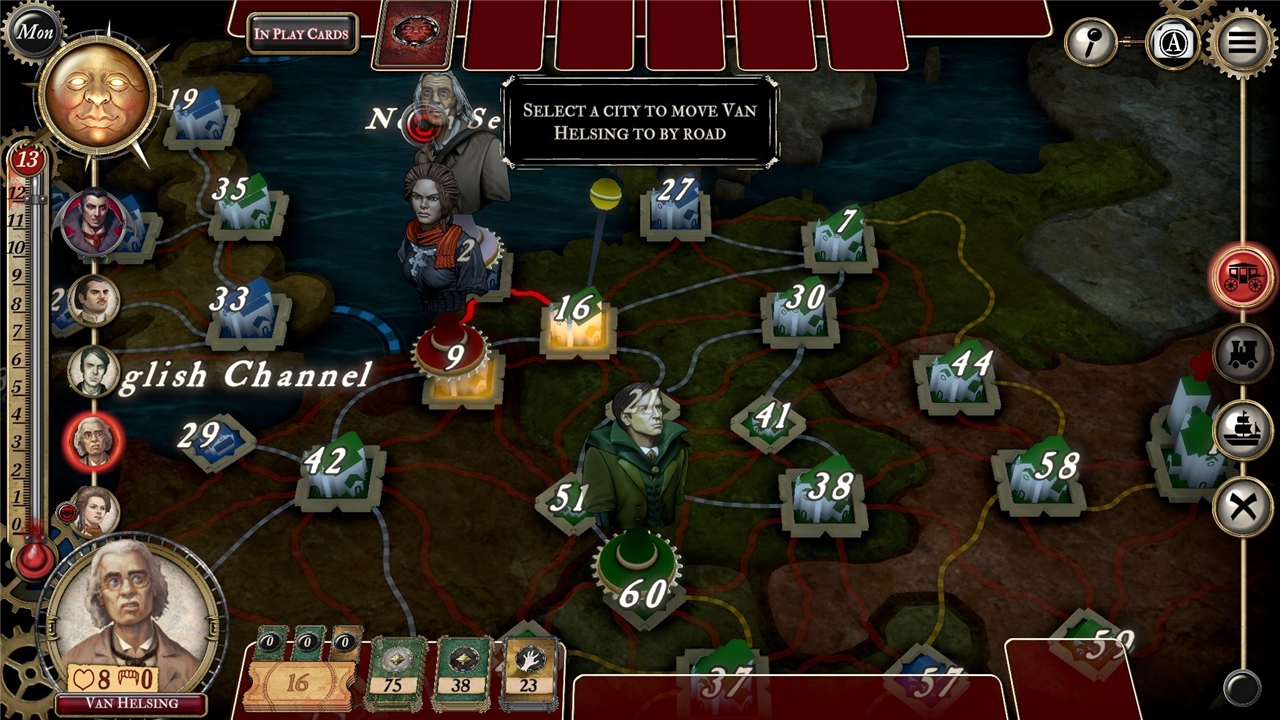The height and width of the screenshot is (720, 1280).
Task: Open the In Play Cards panel
Action: click(301, 34)
